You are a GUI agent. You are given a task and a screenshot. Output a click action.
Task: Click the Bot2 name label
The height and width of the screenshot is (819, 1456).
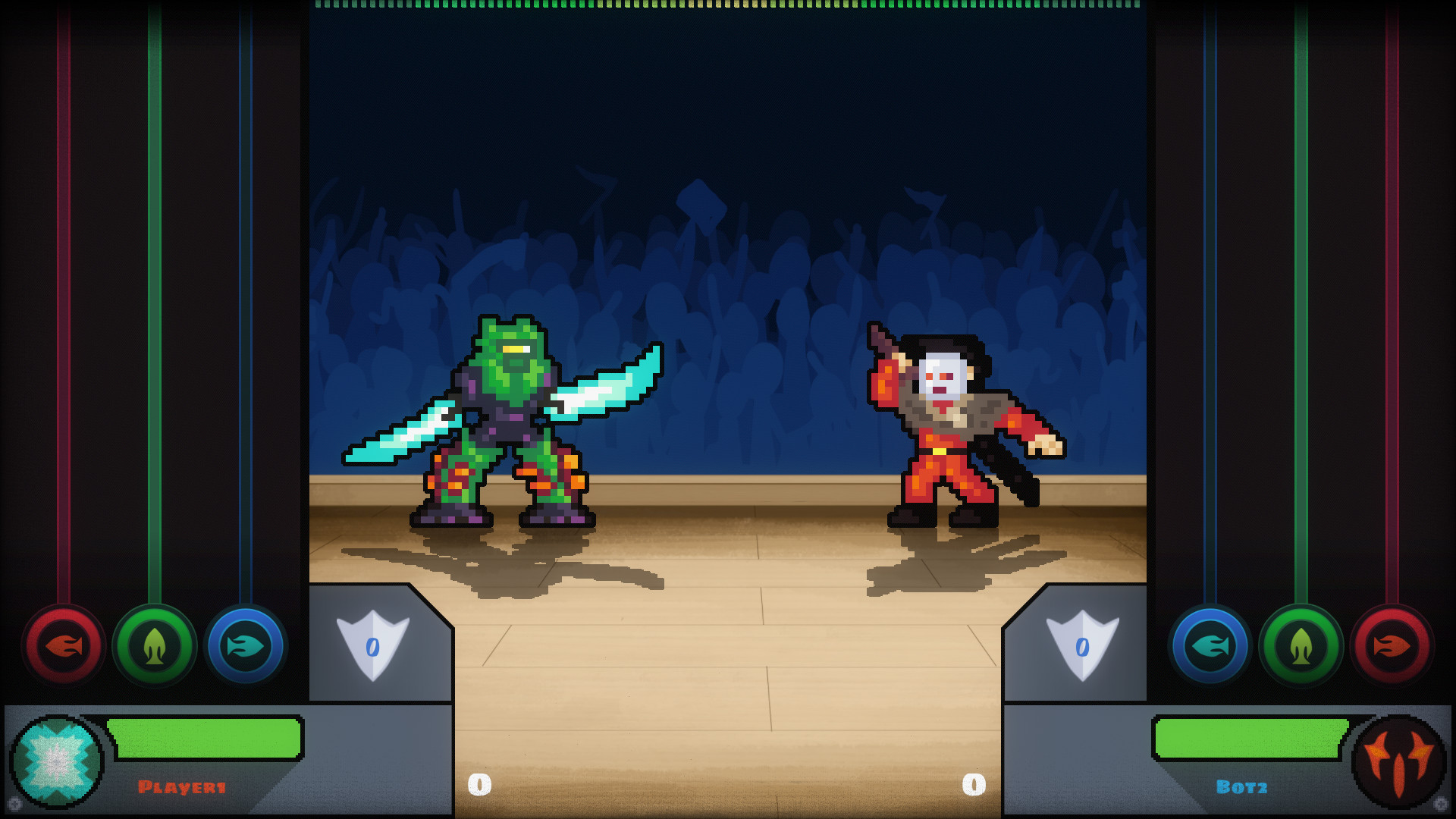(1241, 786)
